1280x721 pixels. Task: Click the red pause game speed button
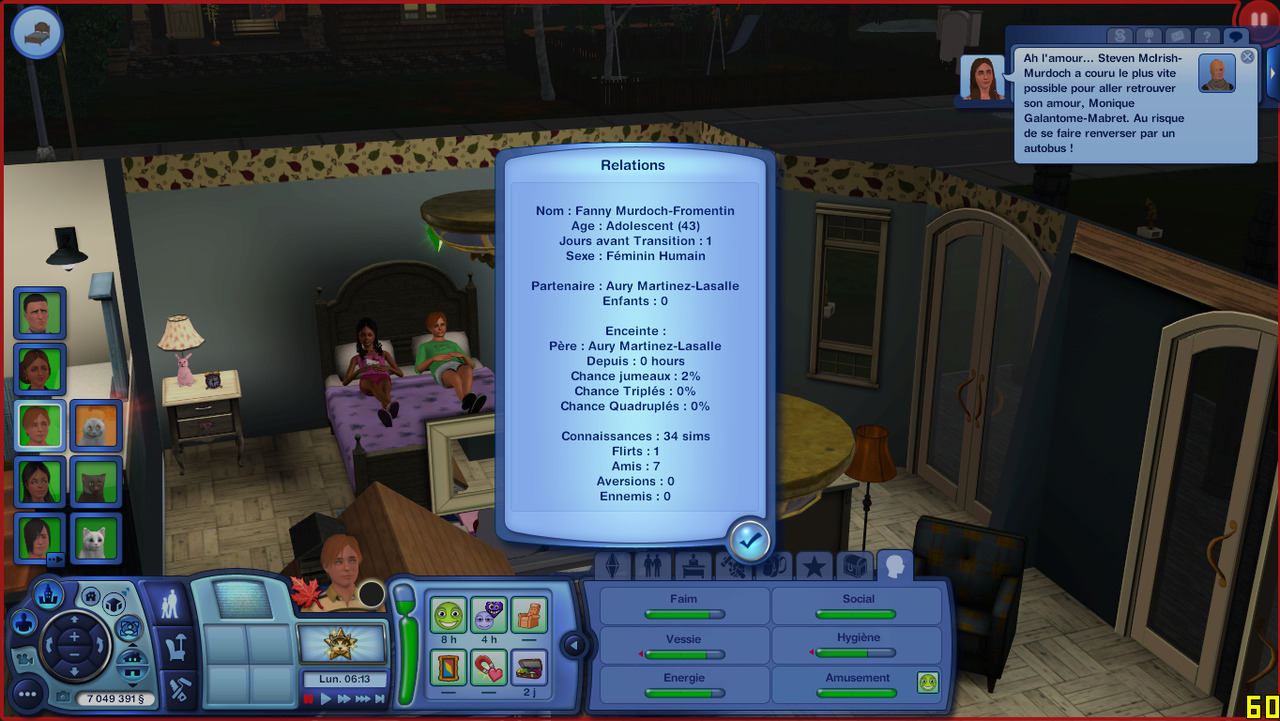tap(309, 699)
